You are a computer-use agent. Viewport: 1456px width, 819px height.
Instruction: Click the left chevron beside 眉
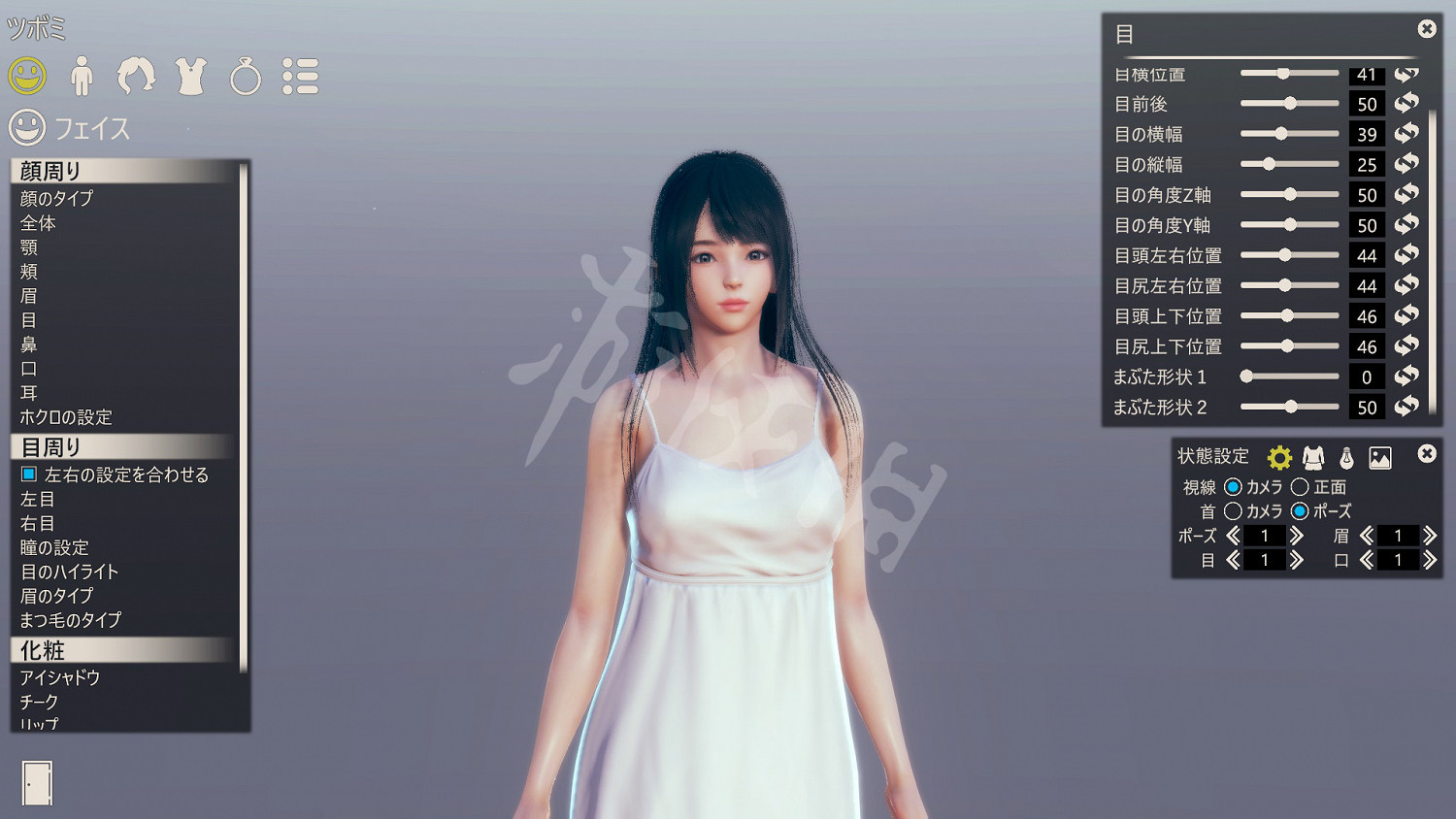coord(1365,535)
